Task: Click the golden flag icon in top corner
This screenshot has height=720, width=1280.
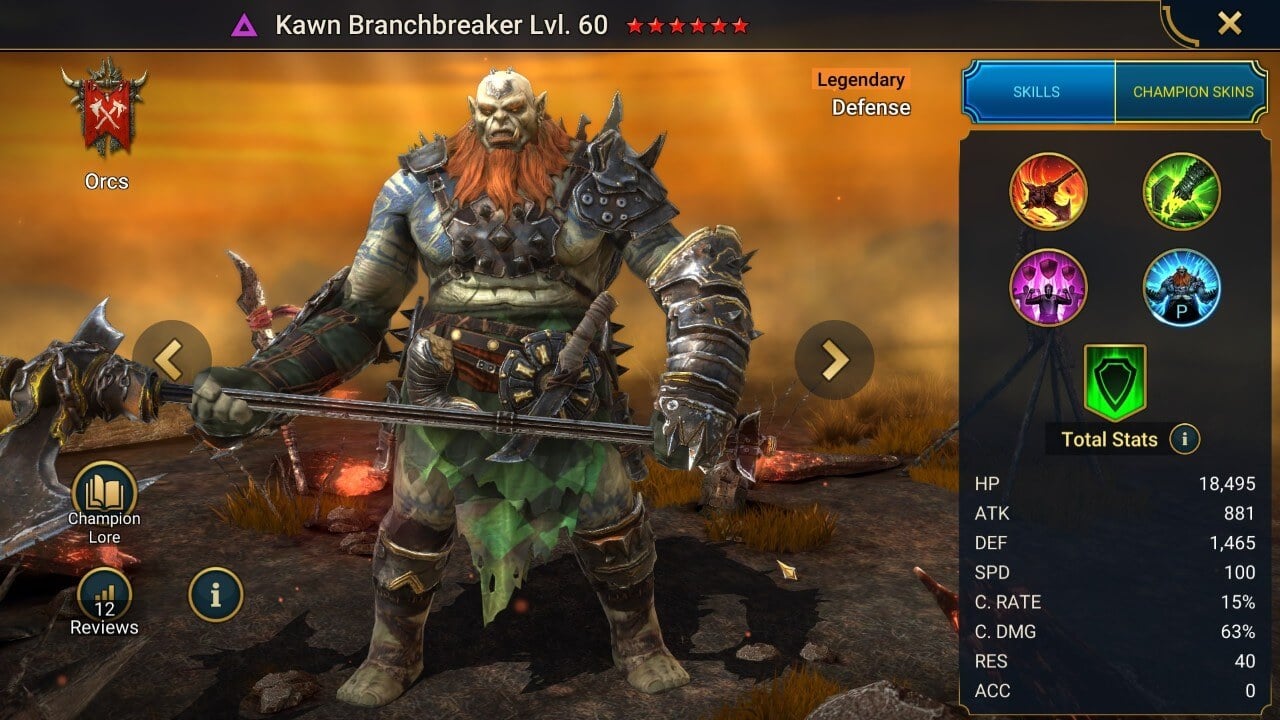Action: (x=1177, y=23)
